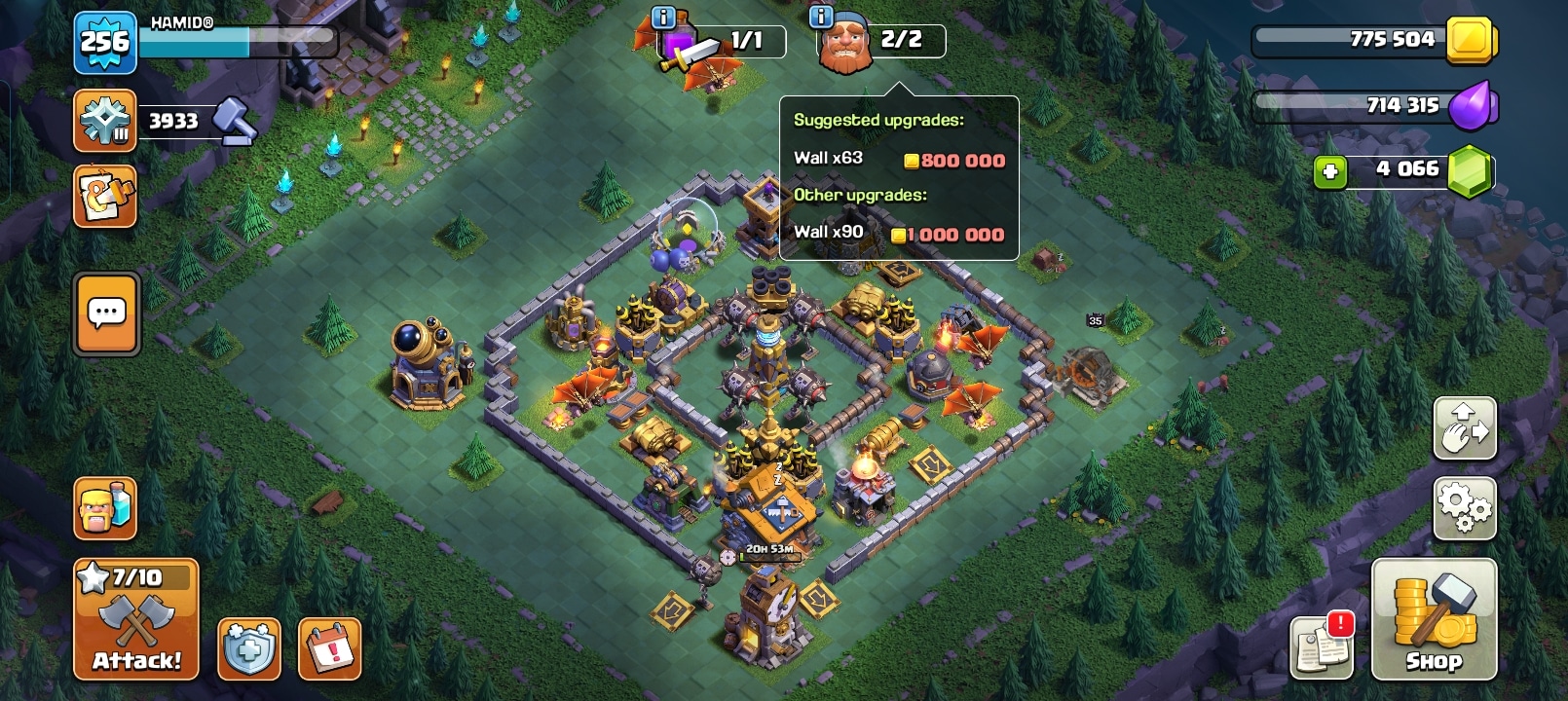Open the news scroll with red alert

point(1322,646)
